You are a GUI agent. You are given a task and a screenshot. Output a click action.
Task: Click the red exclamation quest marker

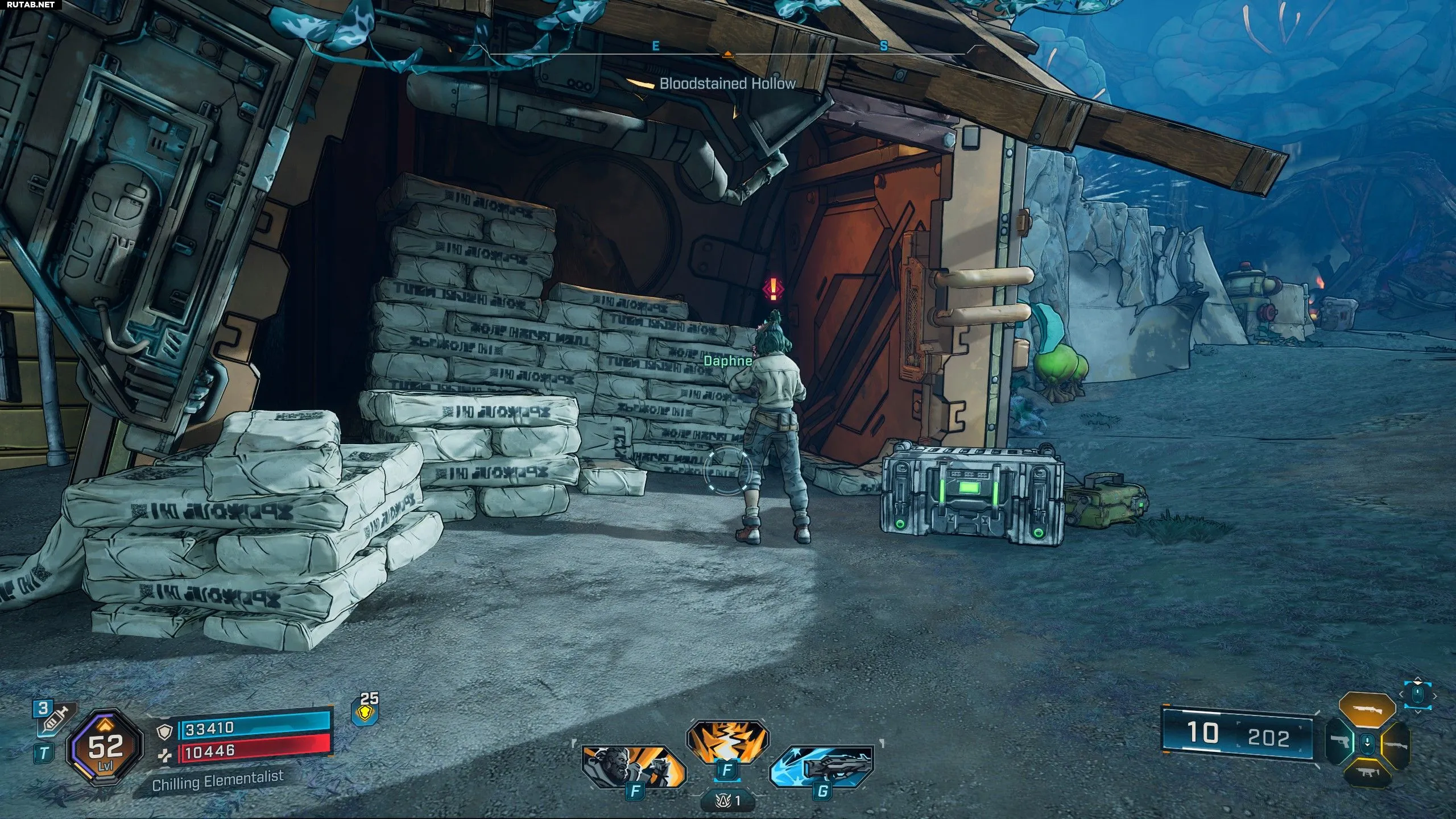click(x=773, y=289)
